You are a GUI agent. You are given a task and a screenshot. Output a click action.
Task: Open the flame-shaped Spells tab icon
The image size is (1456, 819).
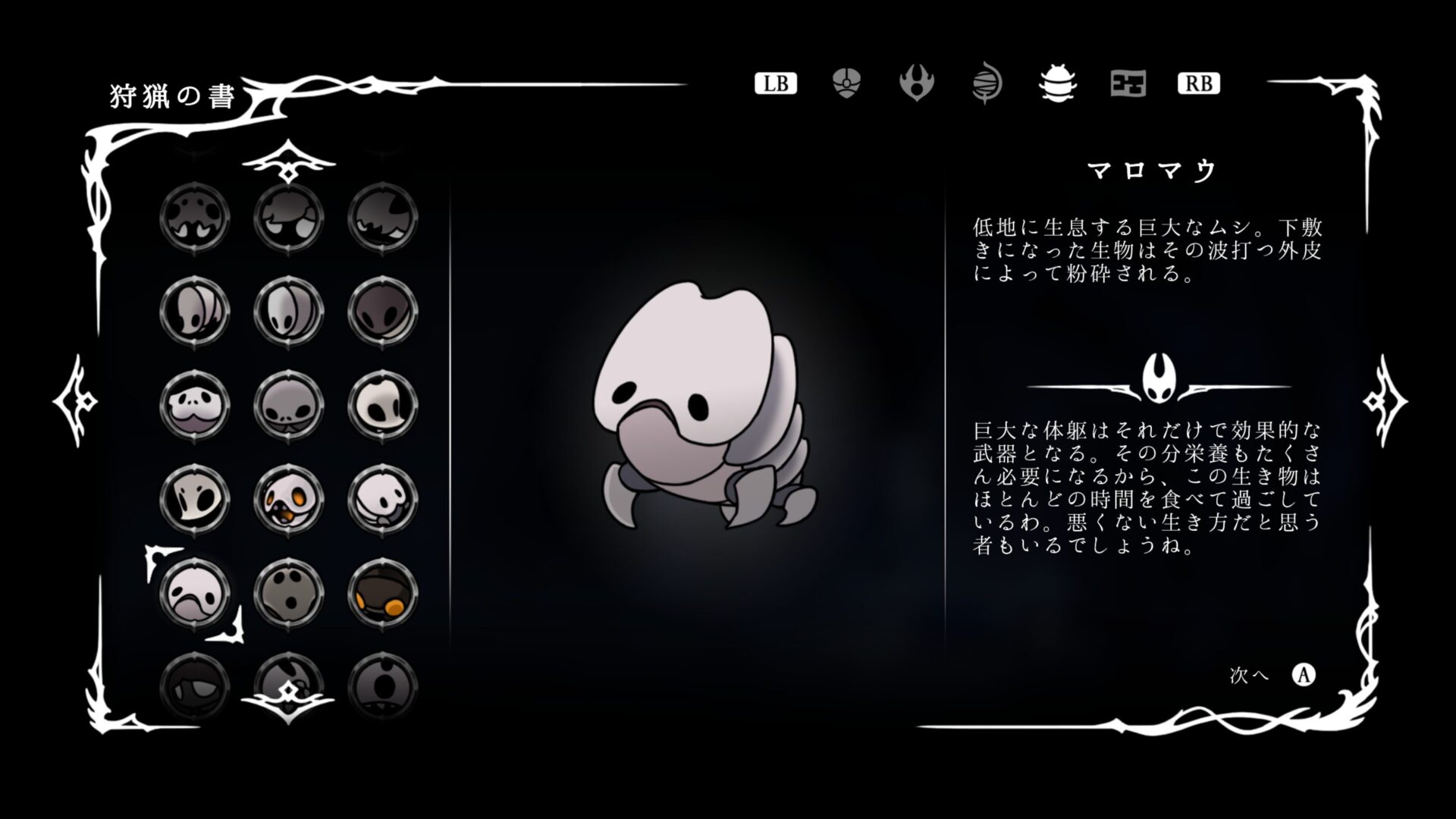tap(917, 83)
